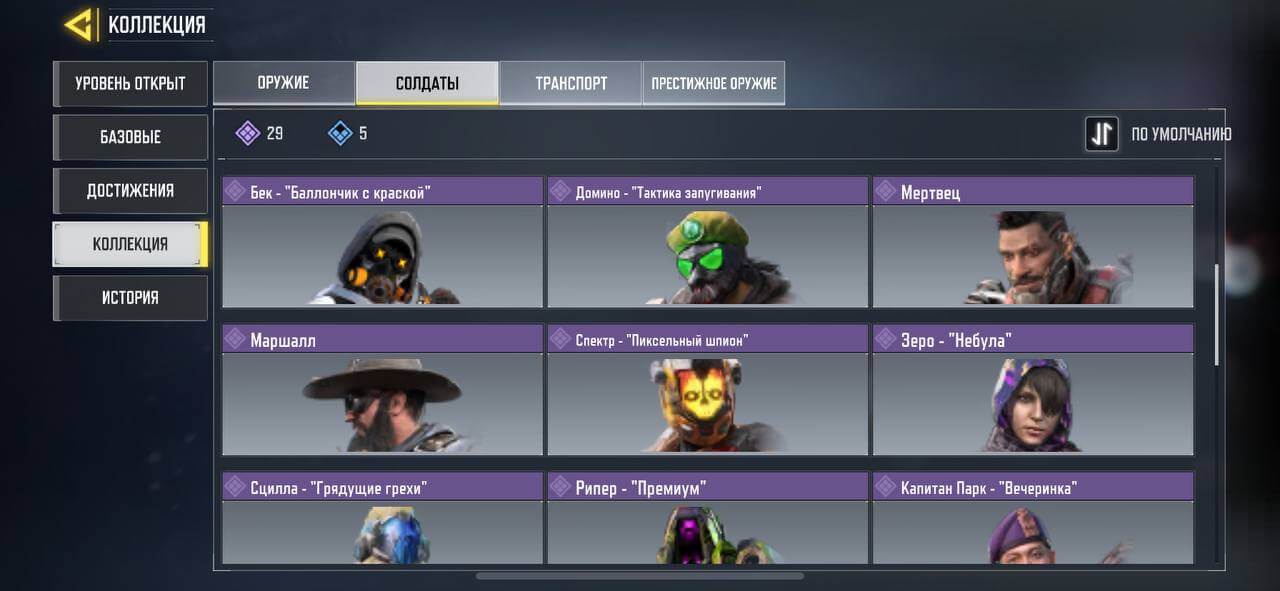
Task: Switch to the Оружие tab
Action: coord(284,83)
